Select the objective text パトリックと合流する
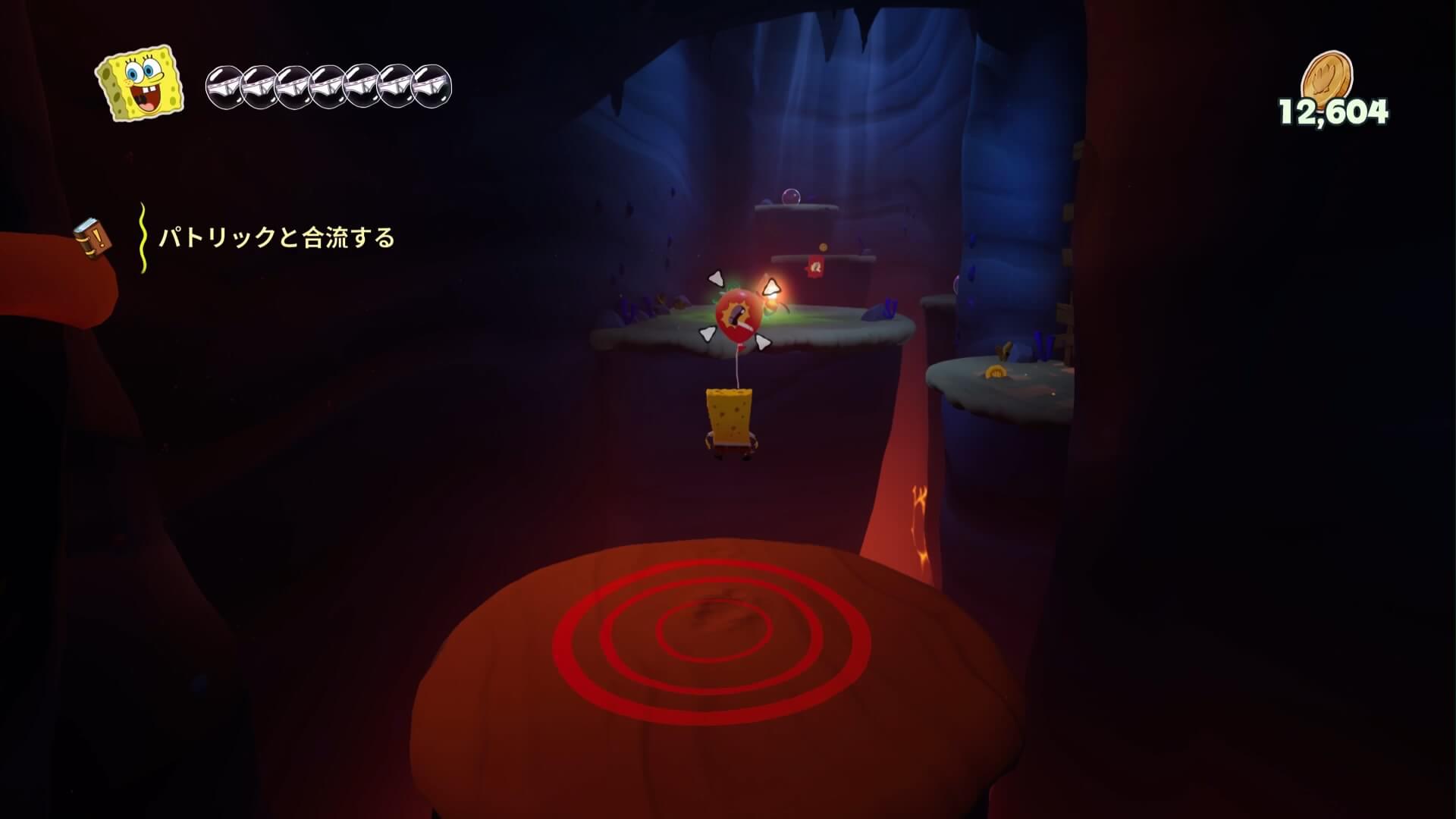The image size is (1456, 819). point(277,238)
